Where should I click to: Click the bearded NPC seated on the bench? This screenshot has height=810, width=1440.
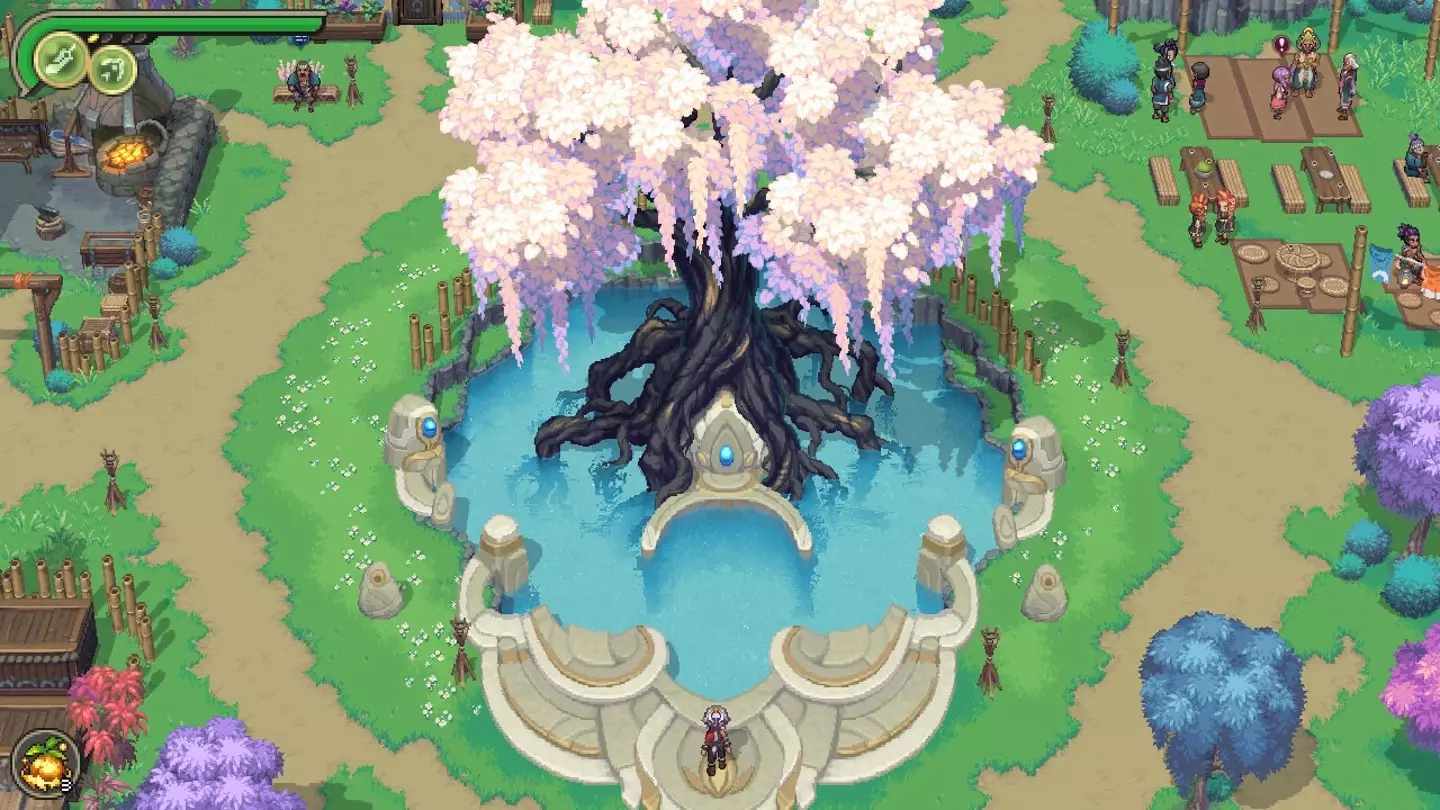pyautogui.click(x=303, y=78)
